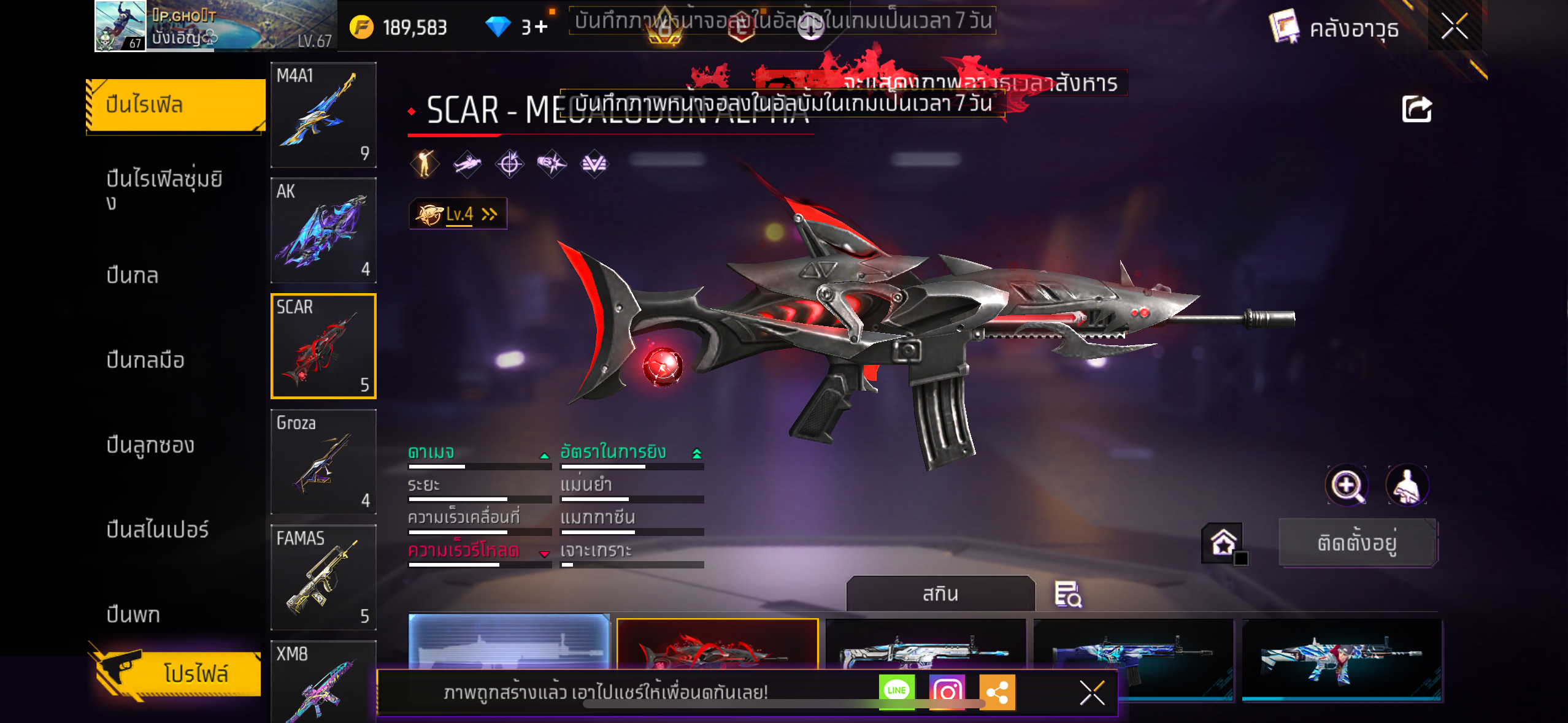Open the ปืนกล weapon category
Viewport: 1568px width, 723px height.
[x=133, y=275]
